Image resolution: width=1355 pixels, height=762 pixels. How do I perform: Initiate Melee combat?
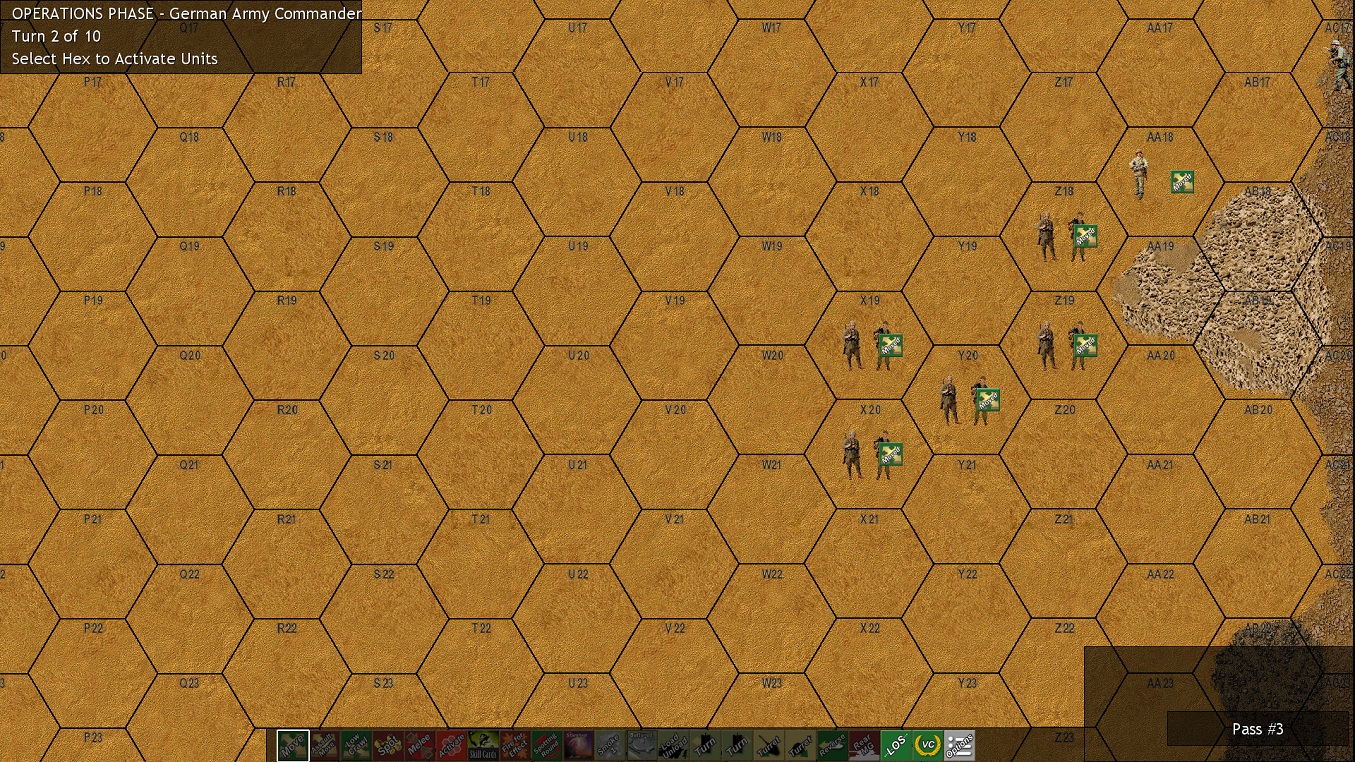pyautogui.click(x=421, y=745)
